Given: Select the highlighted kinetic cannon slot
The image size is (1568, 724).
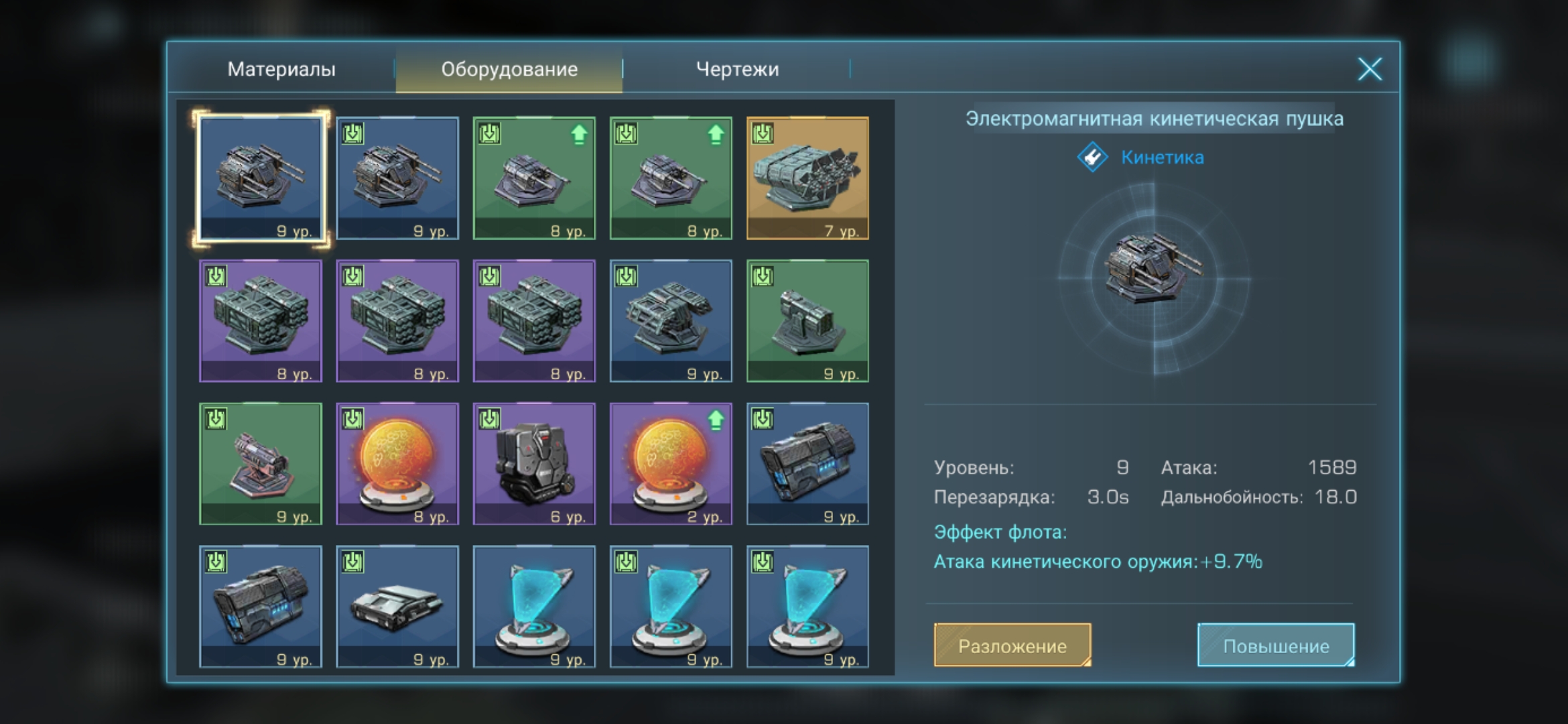Looking at the screenshot, I should (261, 178).
